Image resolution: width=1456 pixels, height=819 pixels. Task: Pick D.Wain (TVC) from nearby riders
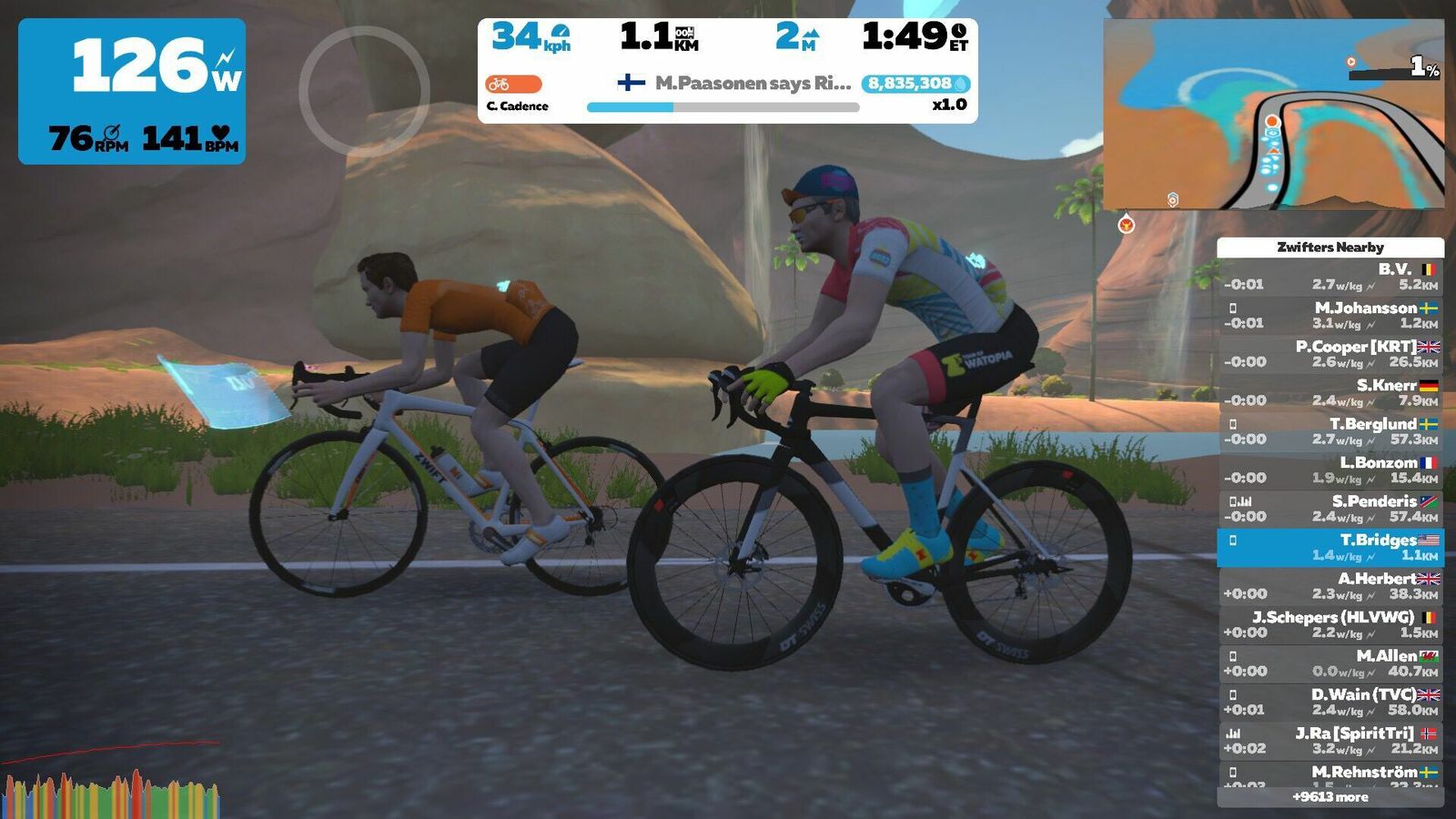point(1330,702)
